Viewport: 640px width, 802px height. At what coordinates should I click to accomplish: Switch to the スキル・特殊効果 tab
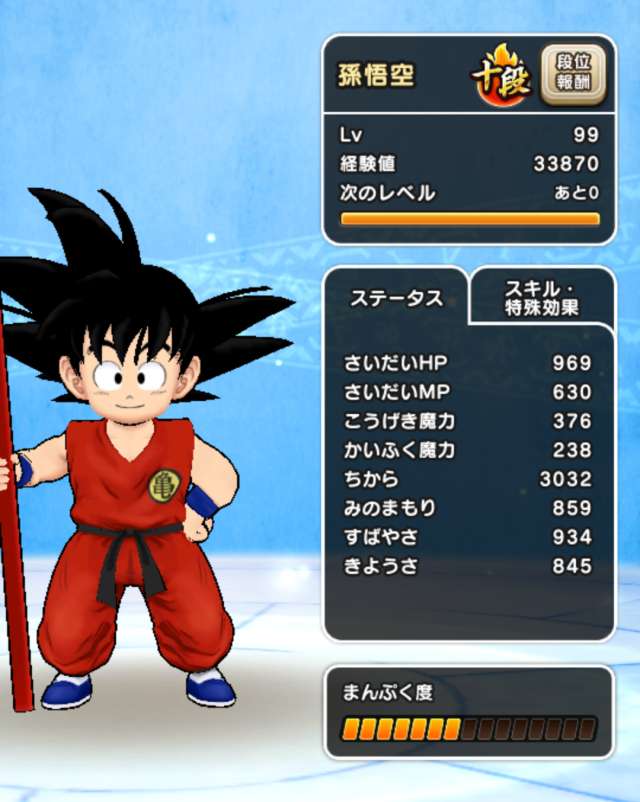pyautogui.click(x=541, y=298)
